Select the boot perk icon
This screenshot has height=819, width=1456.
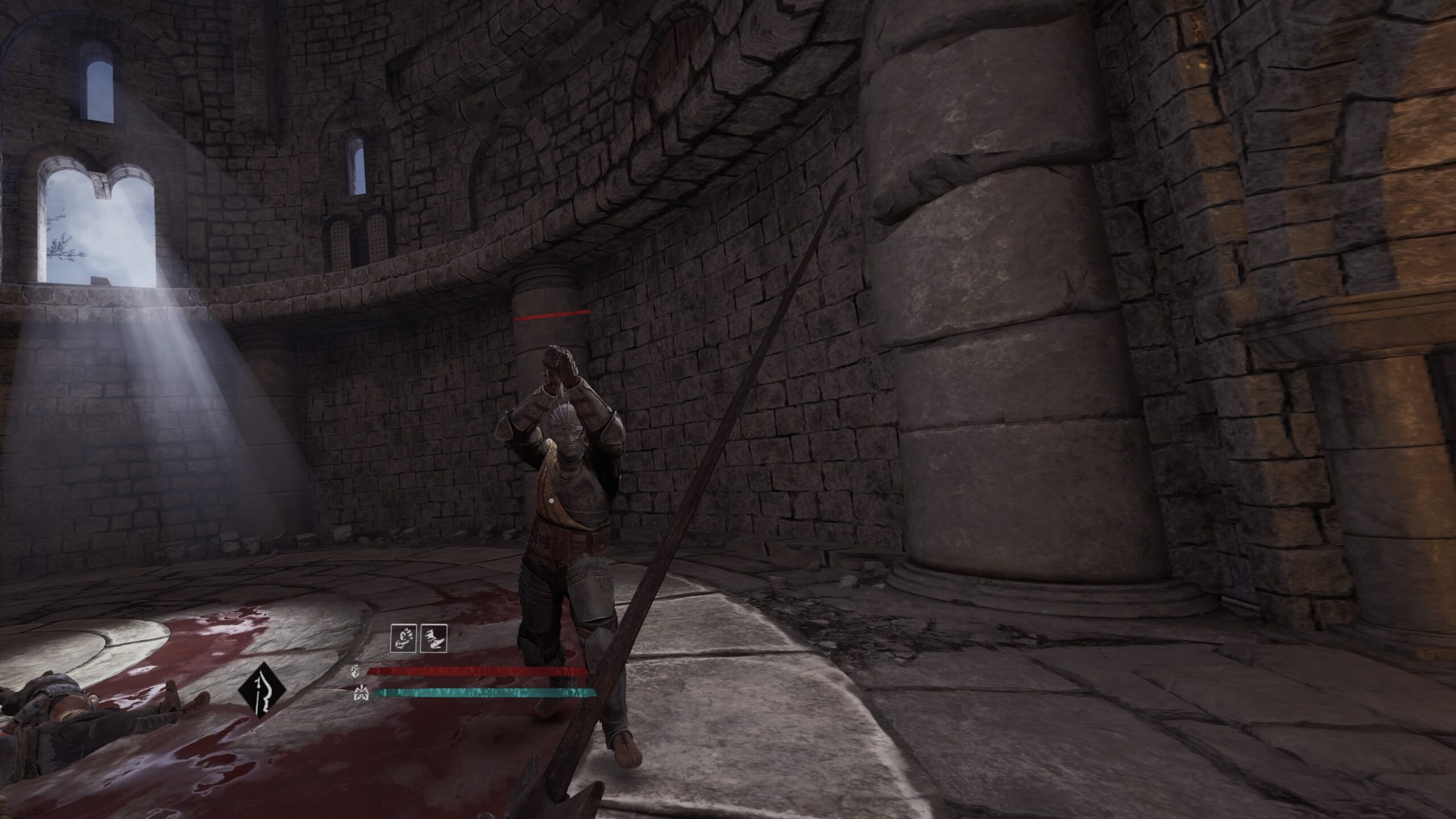coord(433,638)
